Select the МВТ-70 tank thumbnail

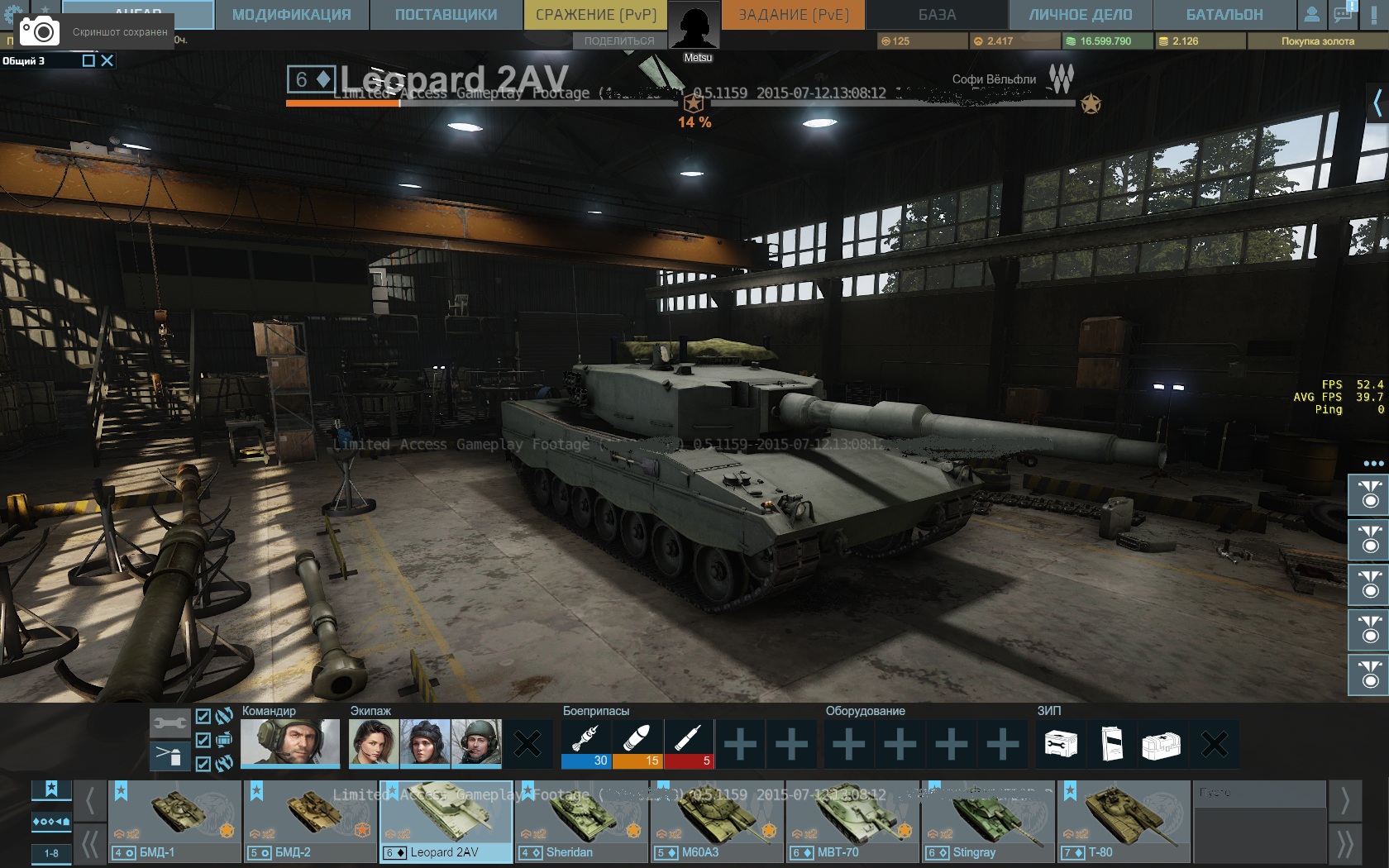click(x=852, y=821)
